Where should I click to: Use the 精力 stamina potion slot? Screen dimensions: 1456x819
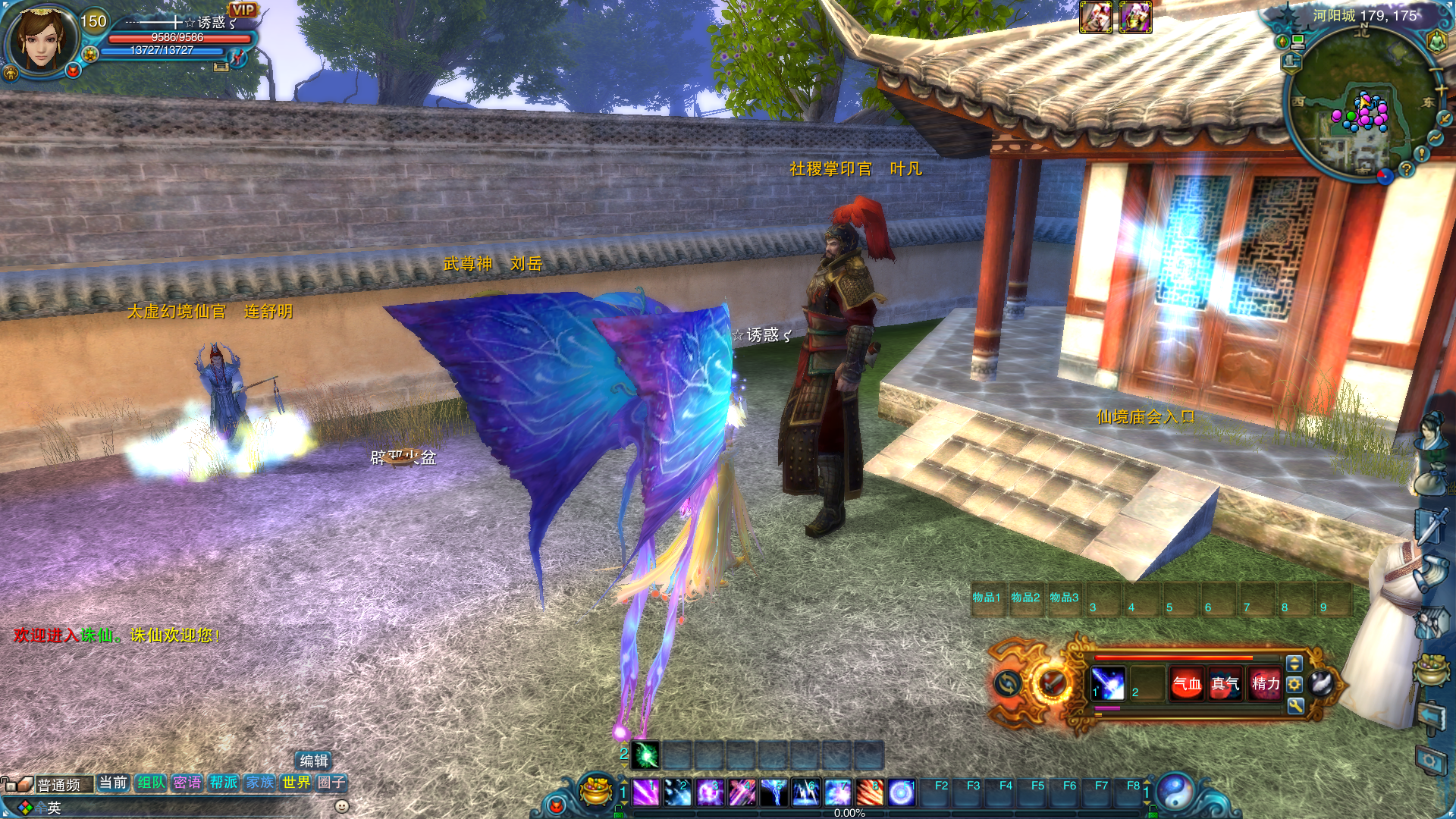point(1265,684)
